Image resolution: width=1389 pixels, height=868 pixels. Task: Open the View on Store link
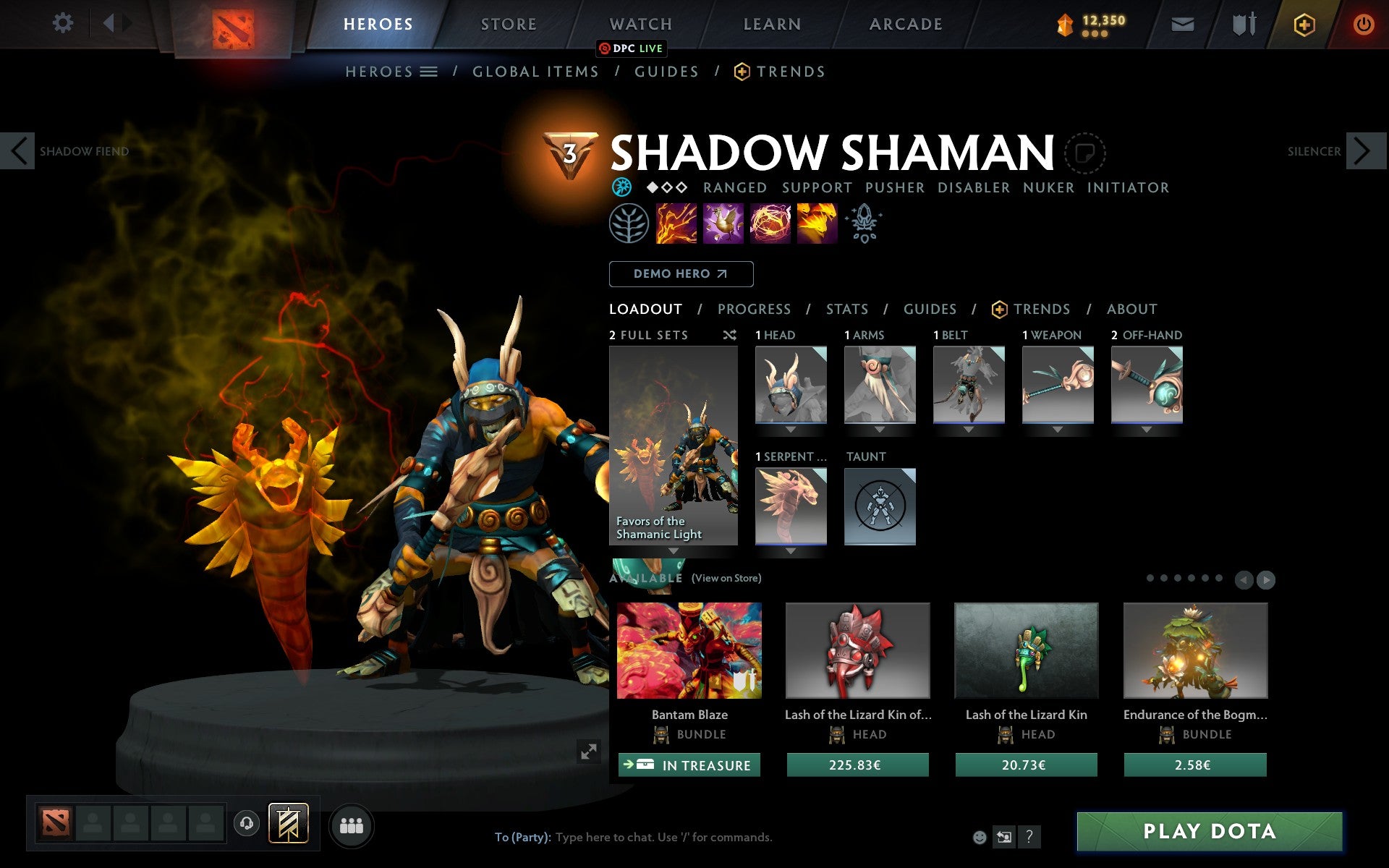[726, 578]
